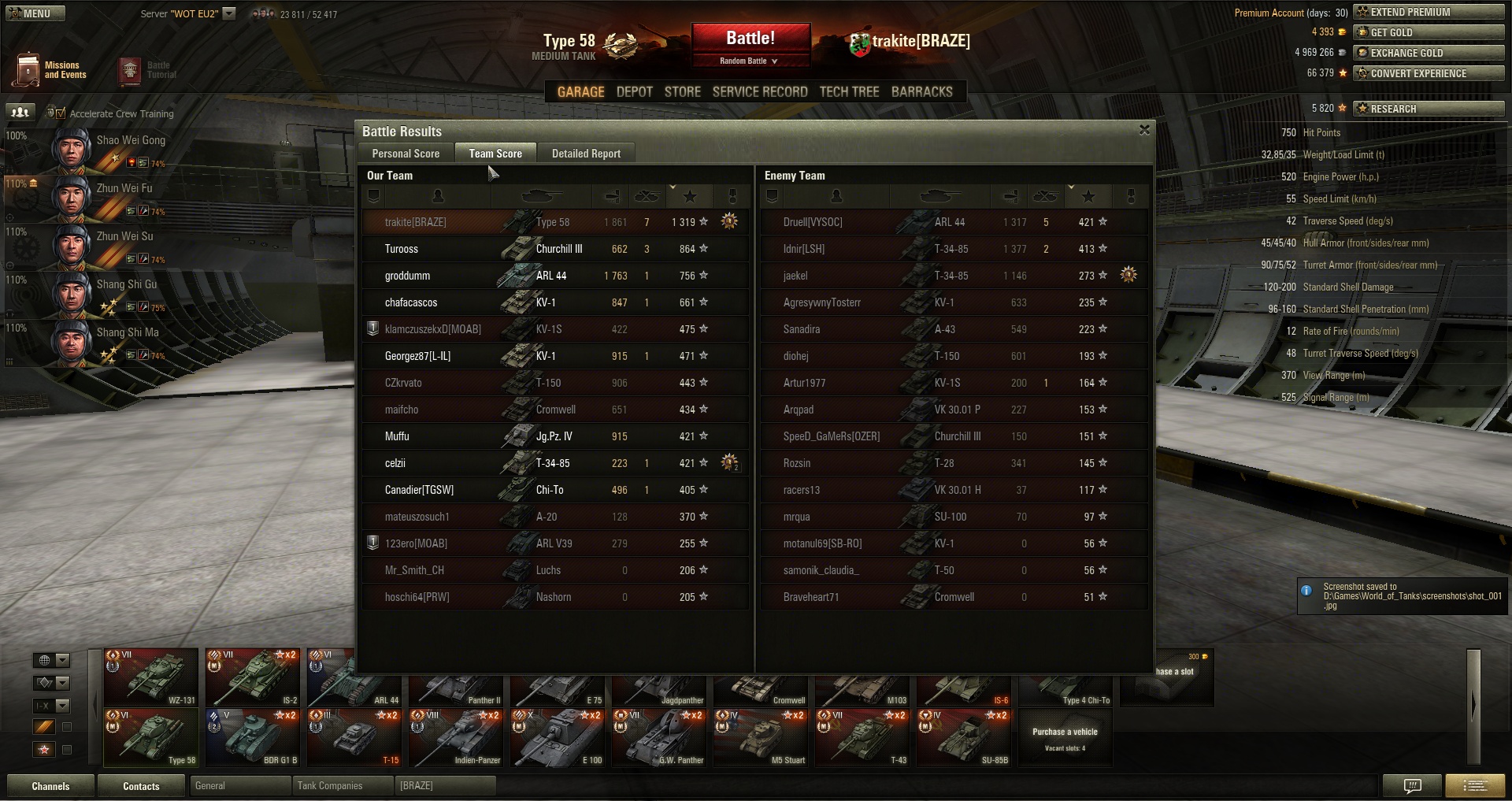Open Missions and Events

click(x=50, y=70)
